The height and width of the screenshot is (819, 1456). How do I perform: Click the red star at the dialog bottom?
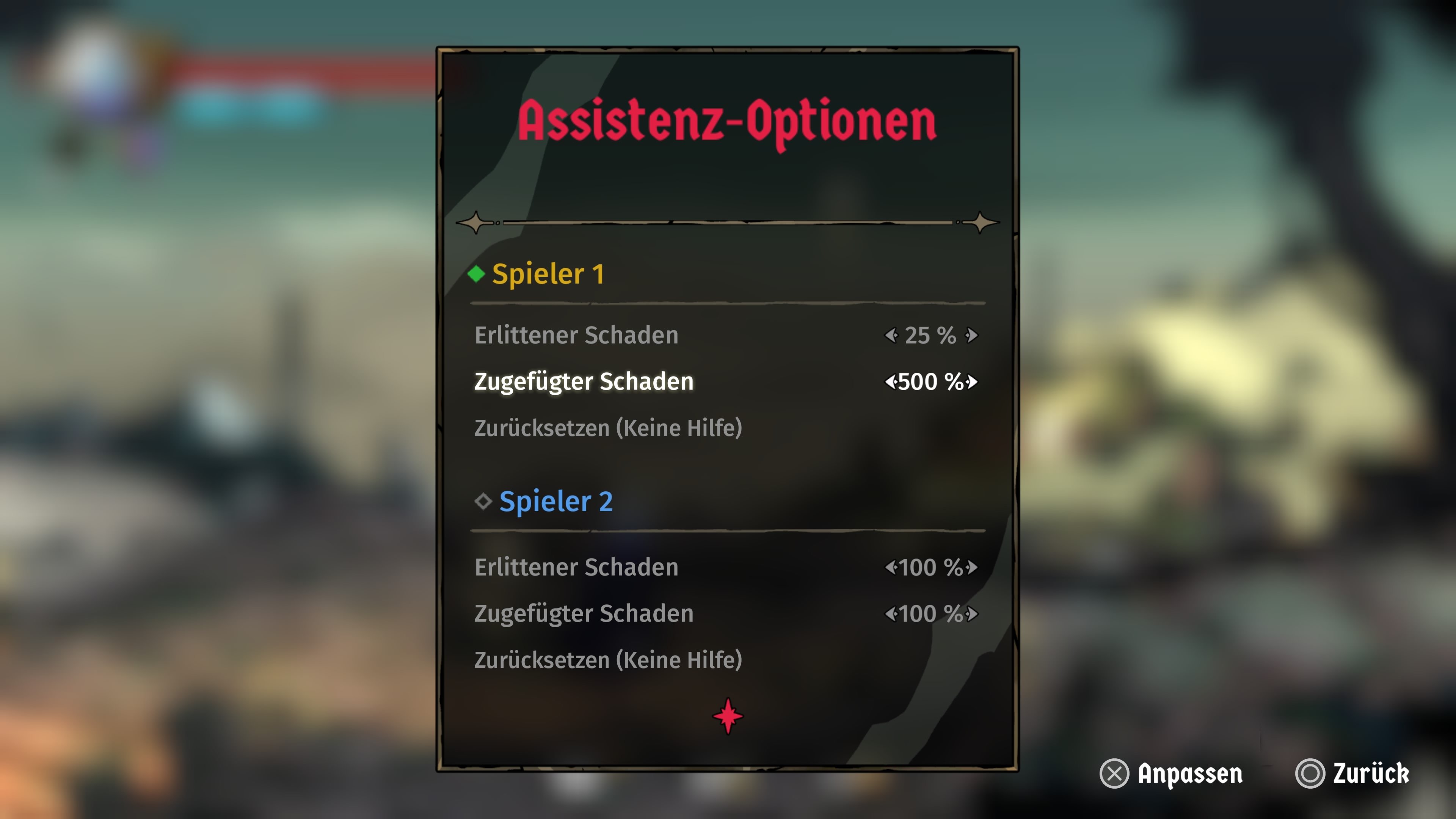click(x=728, y=717)
